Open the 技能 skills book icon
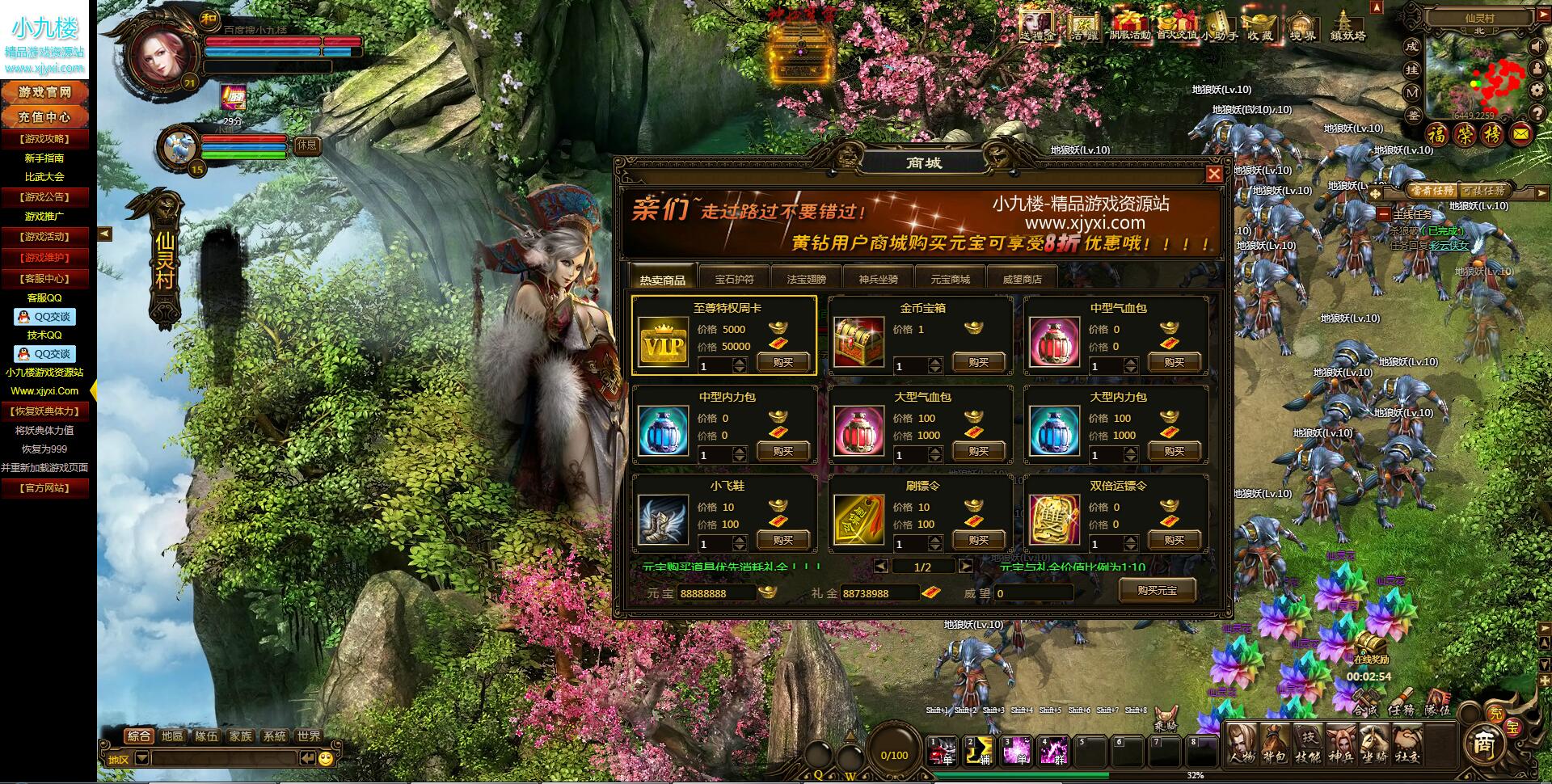This screenshot has width=1552, height=784. pos(1306,744)
